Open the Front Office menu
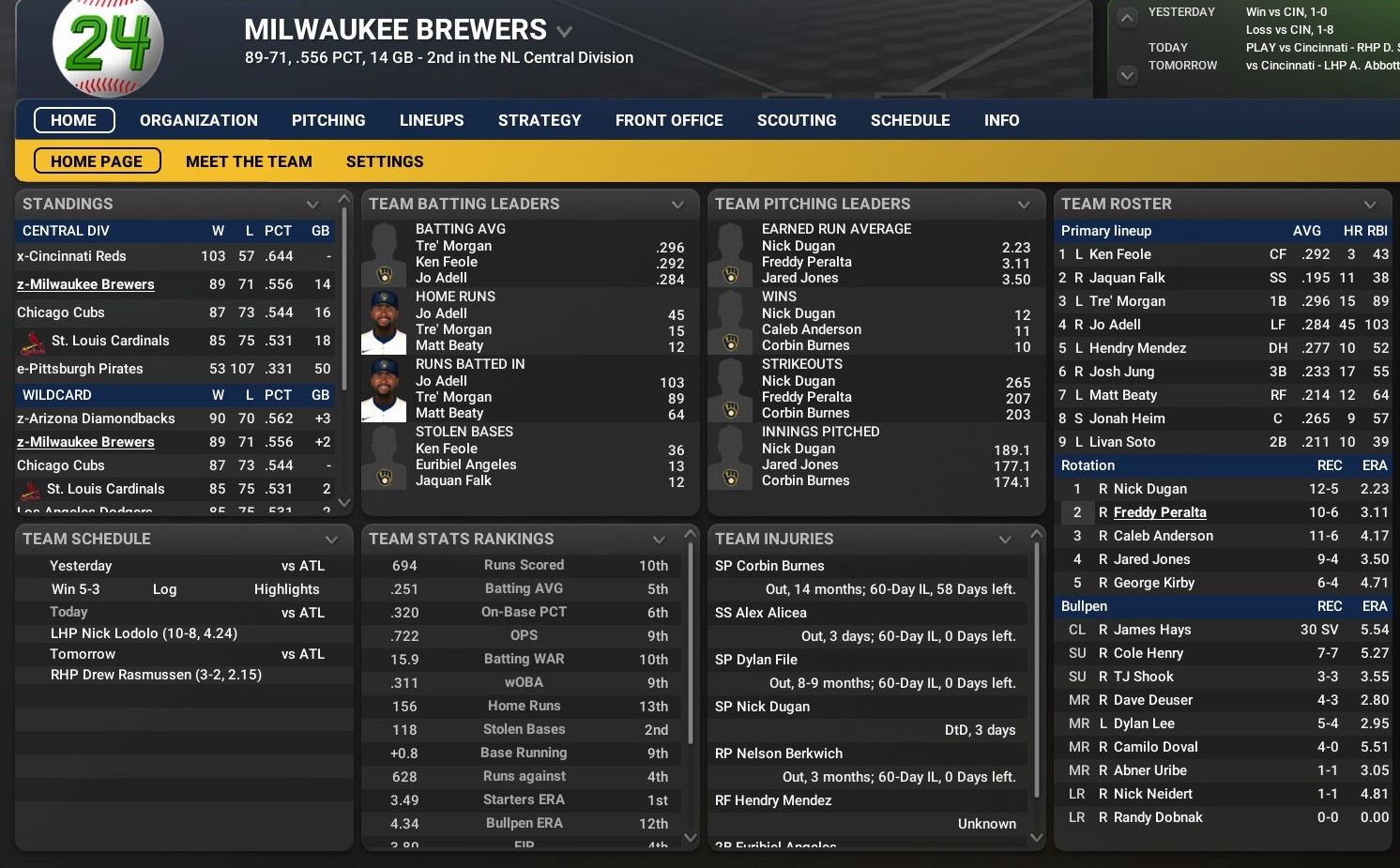Screen dimensions: 1400x868 point(669,120)
